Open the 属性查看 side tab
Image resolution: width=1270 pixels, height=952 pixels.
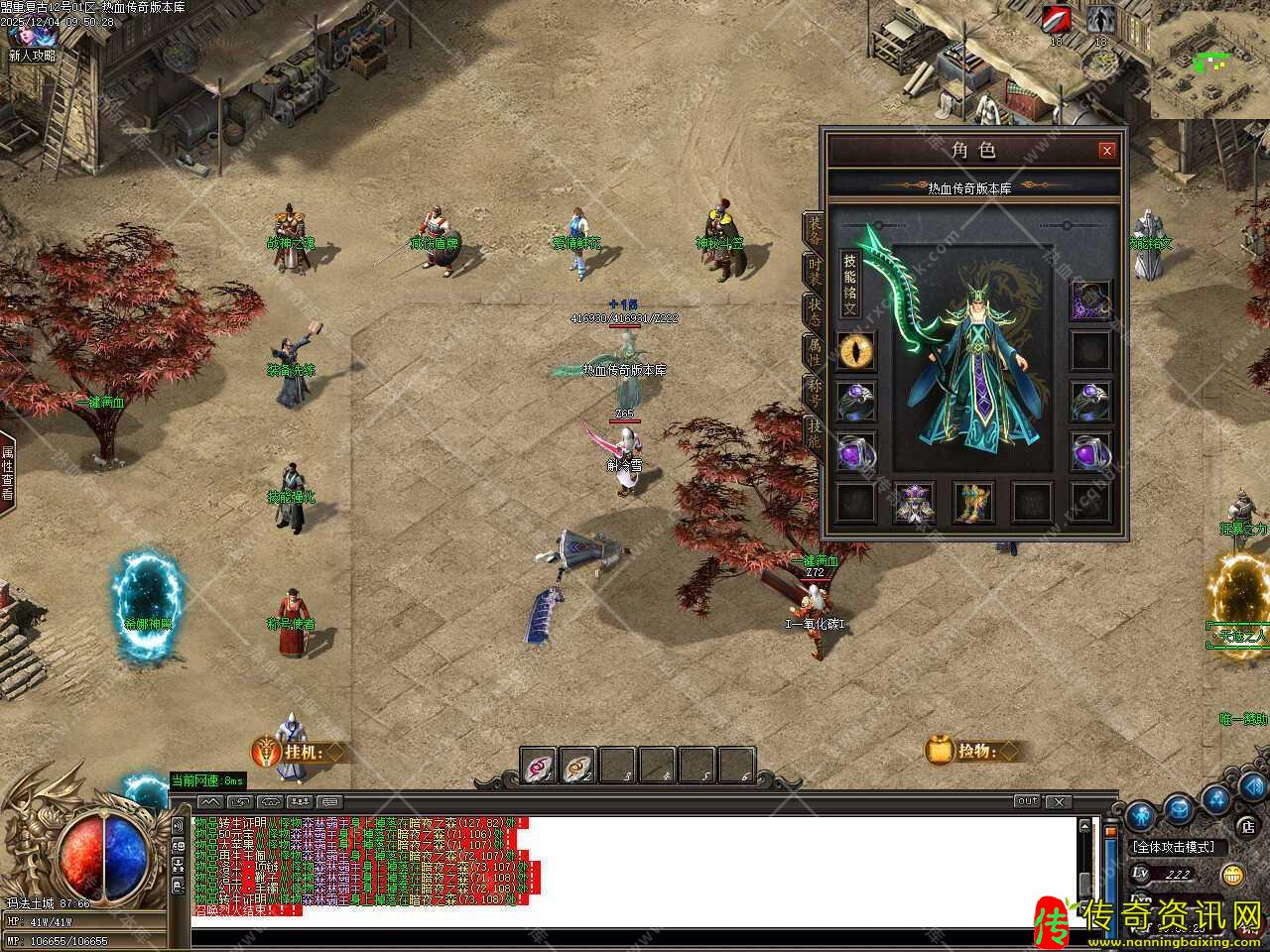point(7,473)
